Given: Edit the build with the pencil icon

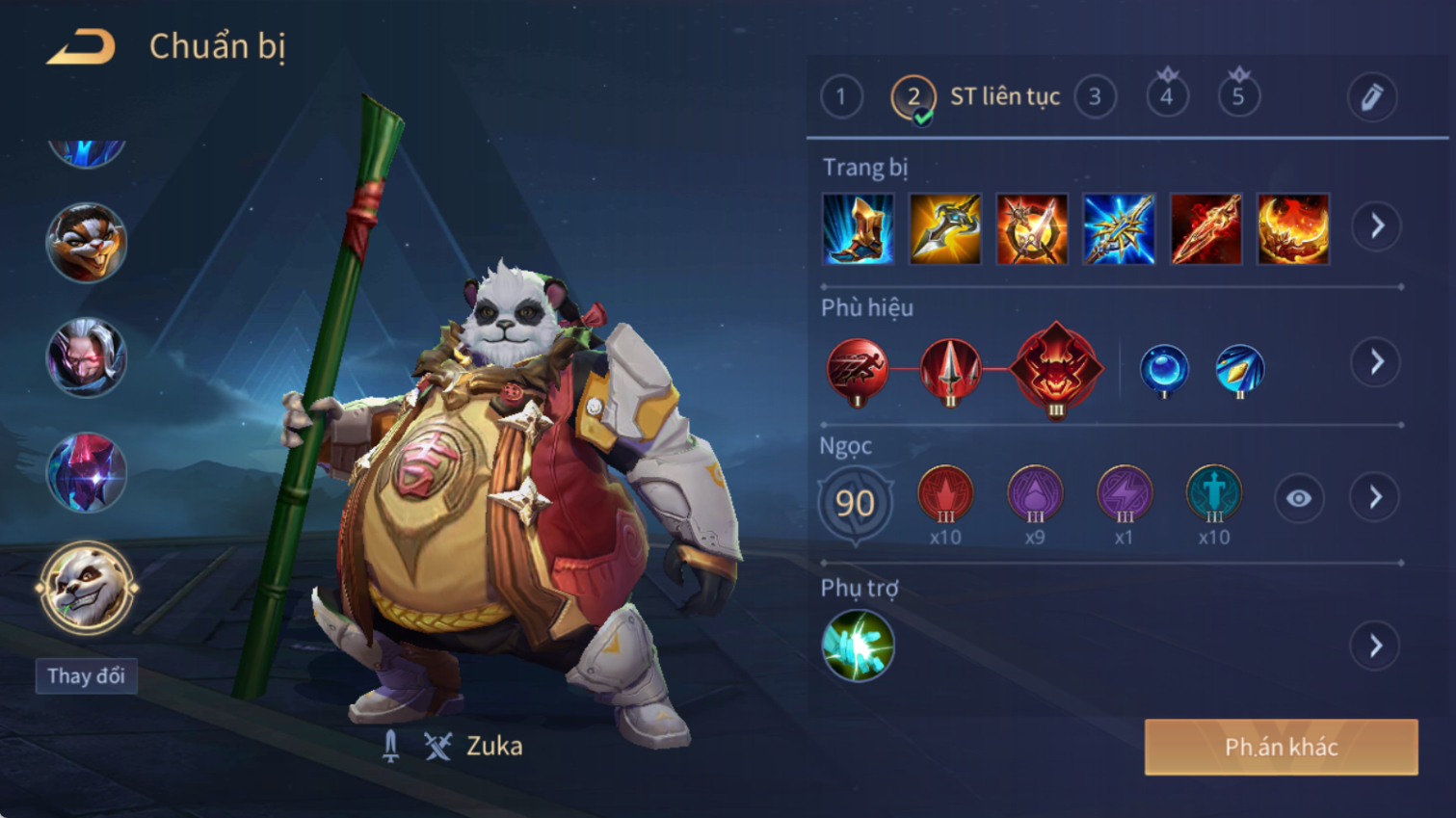Looking at the screenshot, I should 1371,96.
